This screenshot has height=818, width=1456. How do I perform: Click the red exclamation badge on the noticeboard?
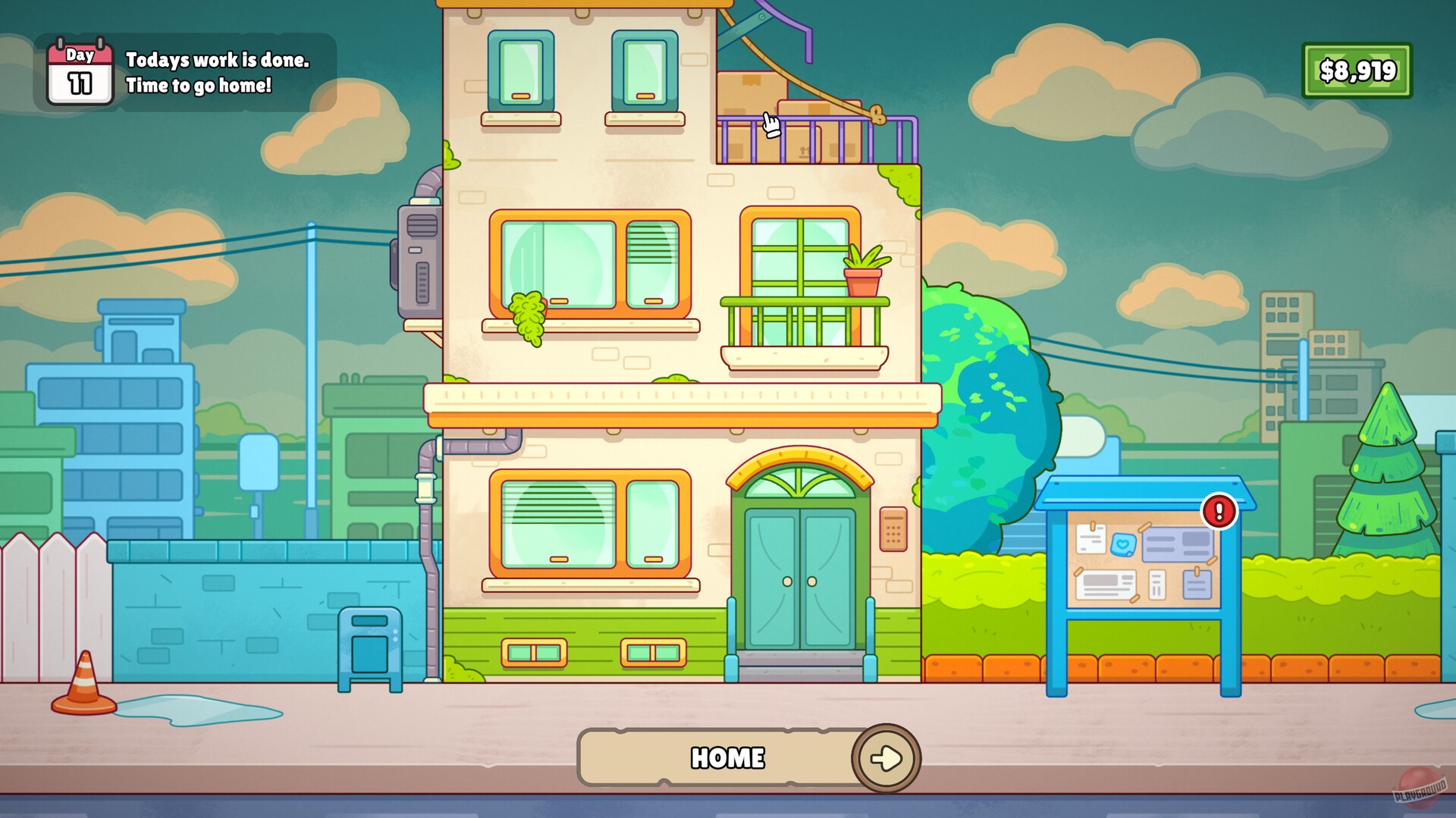point(1219,511)
